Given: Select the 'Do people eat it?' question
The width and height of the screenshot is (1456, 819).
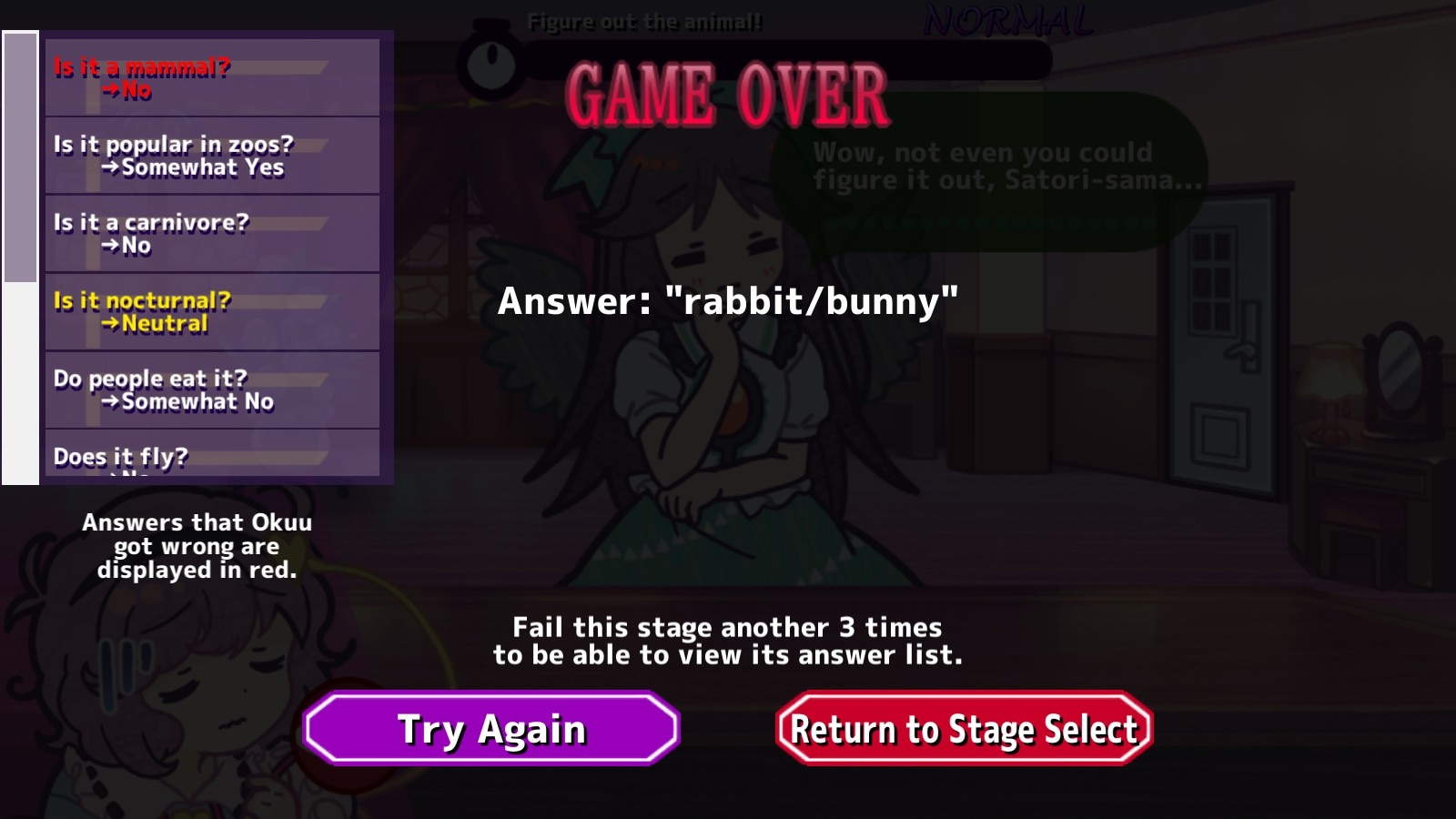Looking at the screenshot, I should click(211, 389).
